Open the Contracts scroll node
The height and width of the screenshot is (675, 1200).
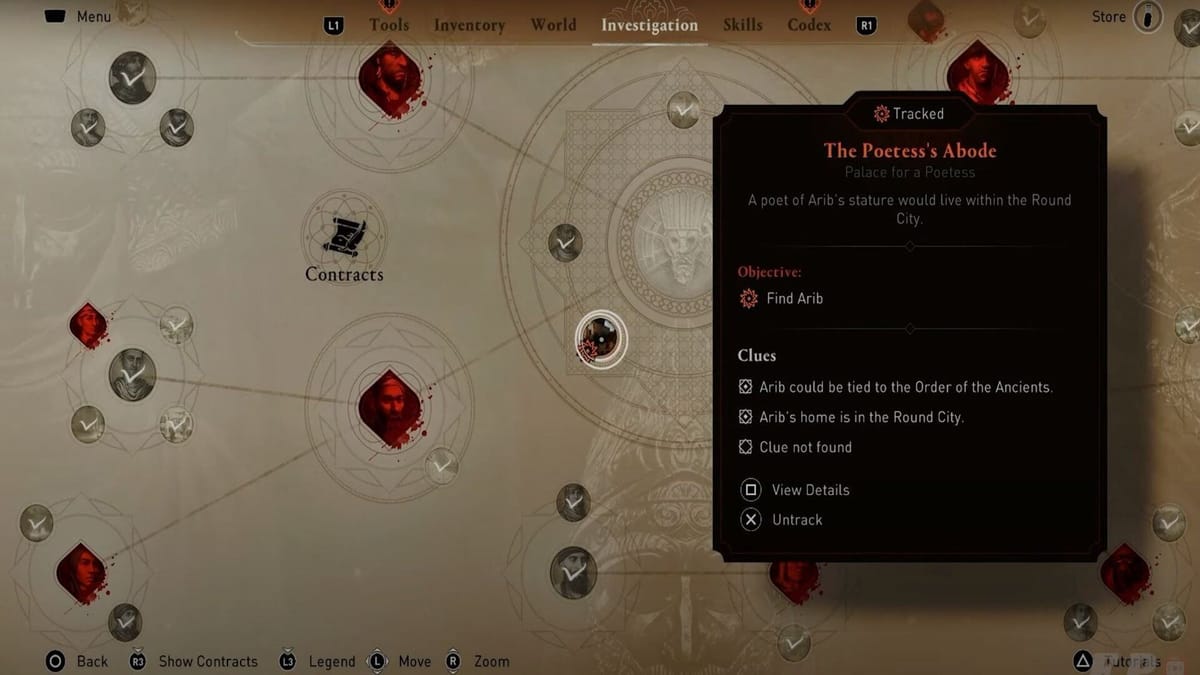pyautogui.click(x=344, y=235)
